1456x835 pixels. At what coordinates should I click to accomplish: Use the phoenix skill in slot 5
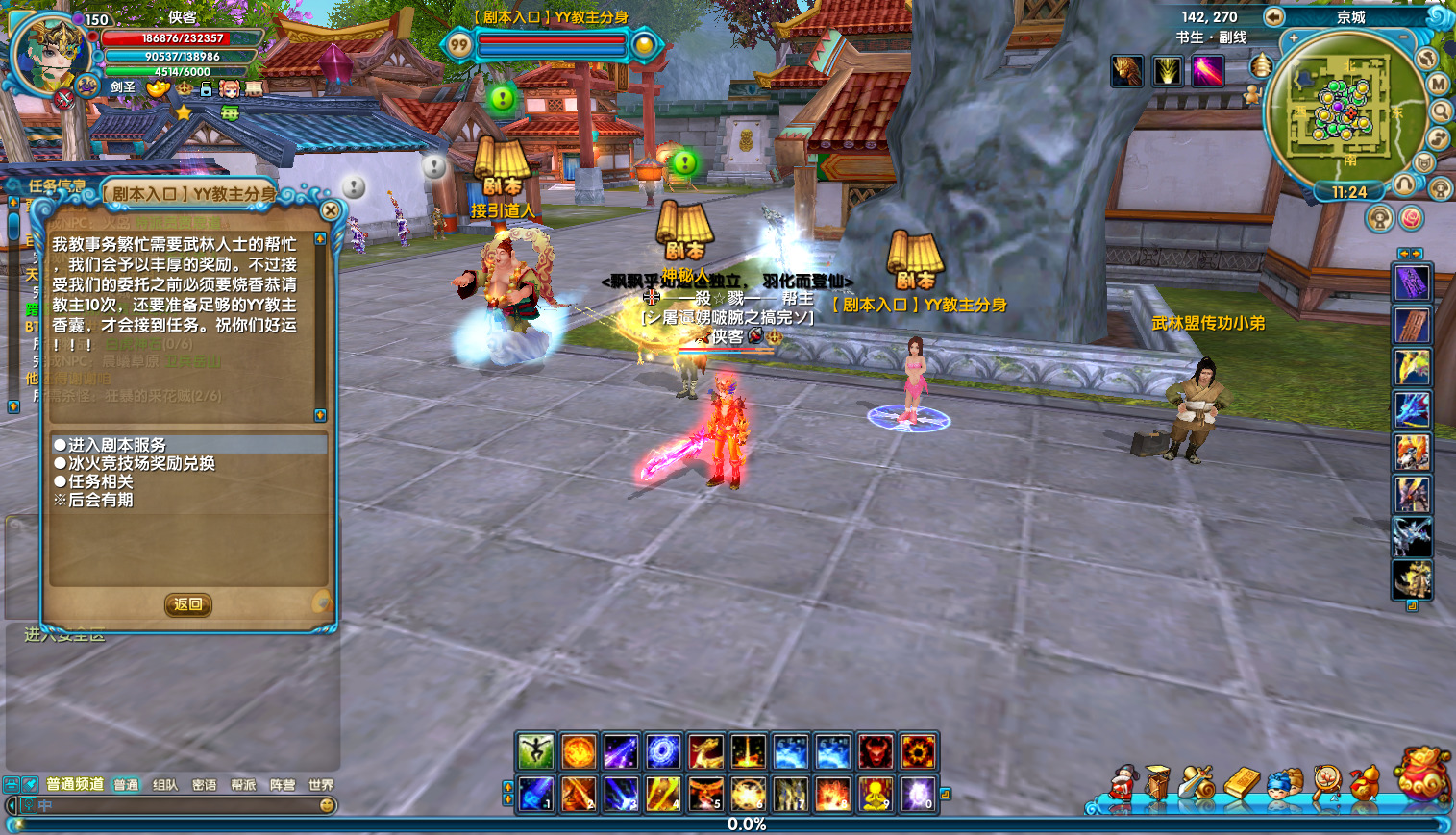[705, 795]
